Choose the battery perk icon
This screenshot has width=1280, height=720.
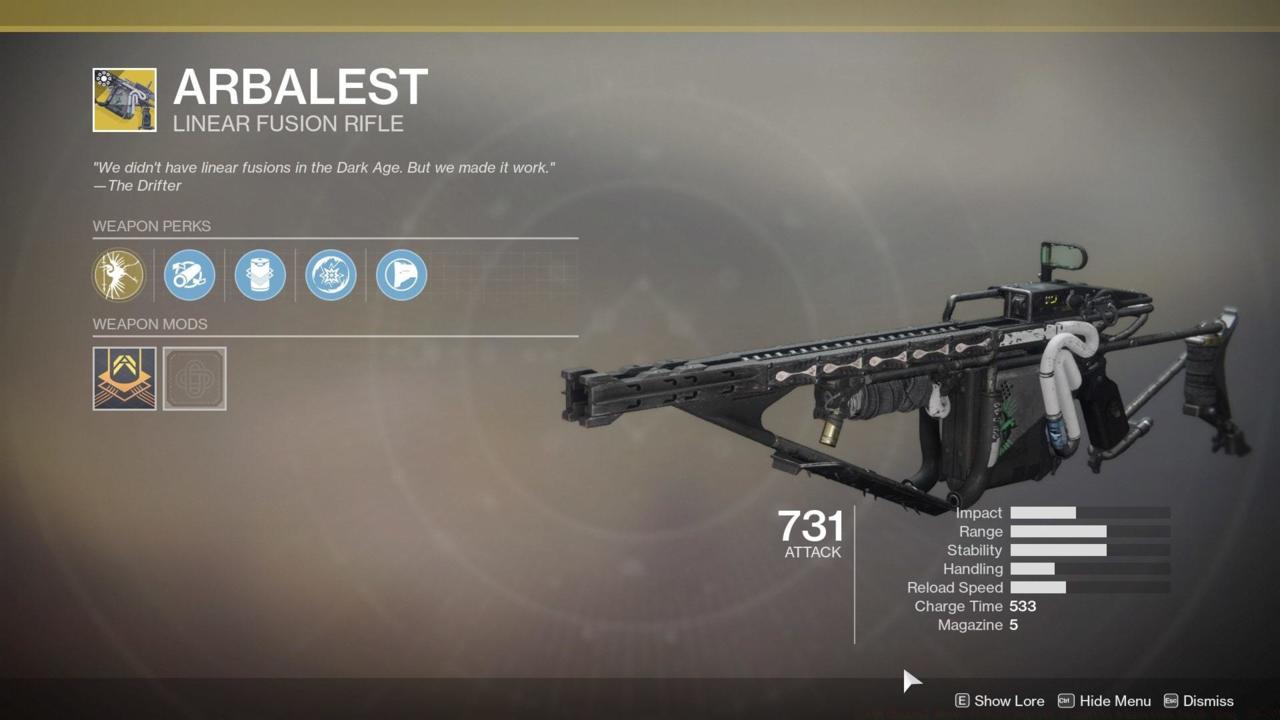coord(260,275)
